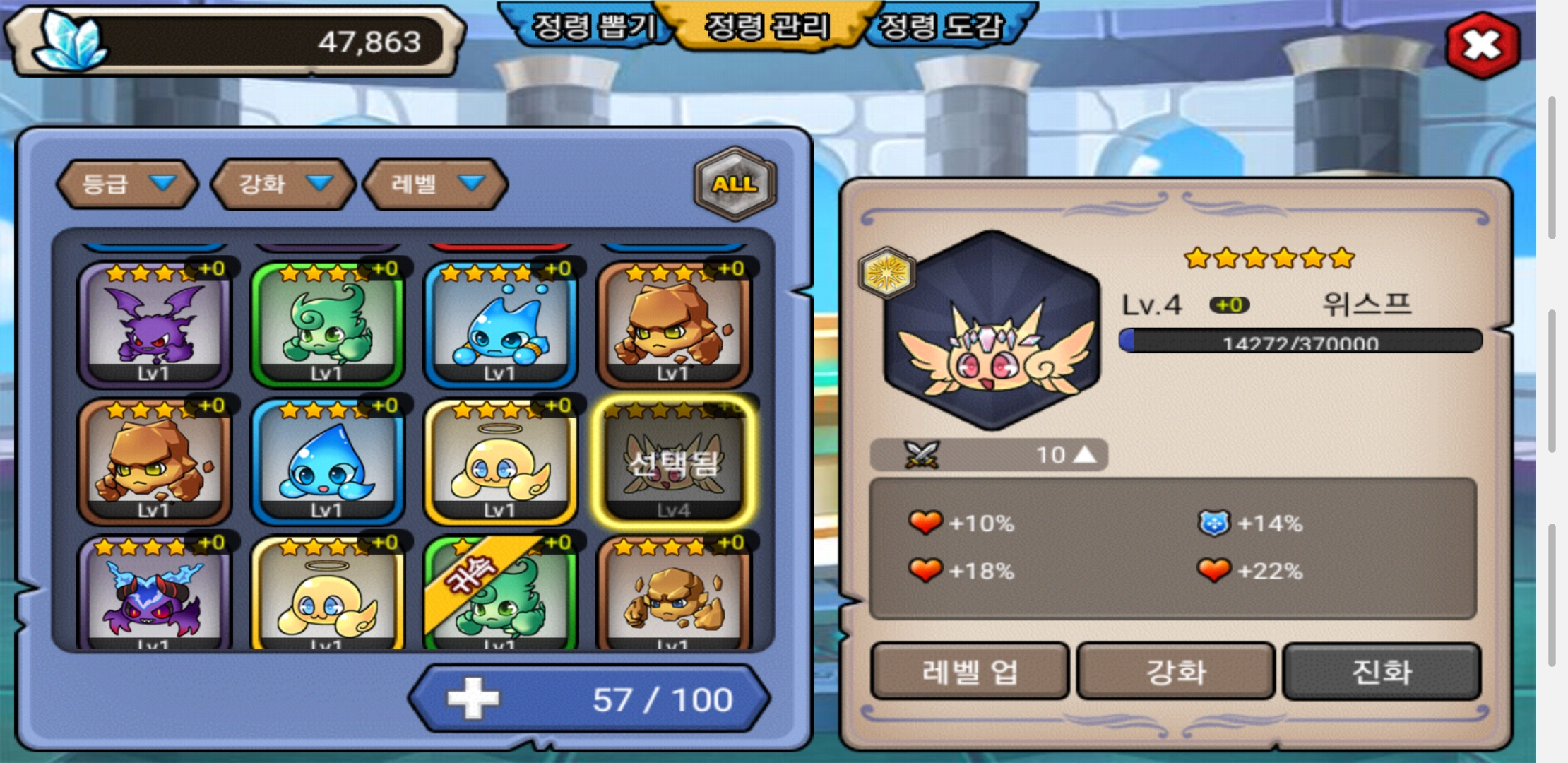Expand the crossed swords stat arrow
This screenshot has width=1568, height=763.
coord(1085,454)
